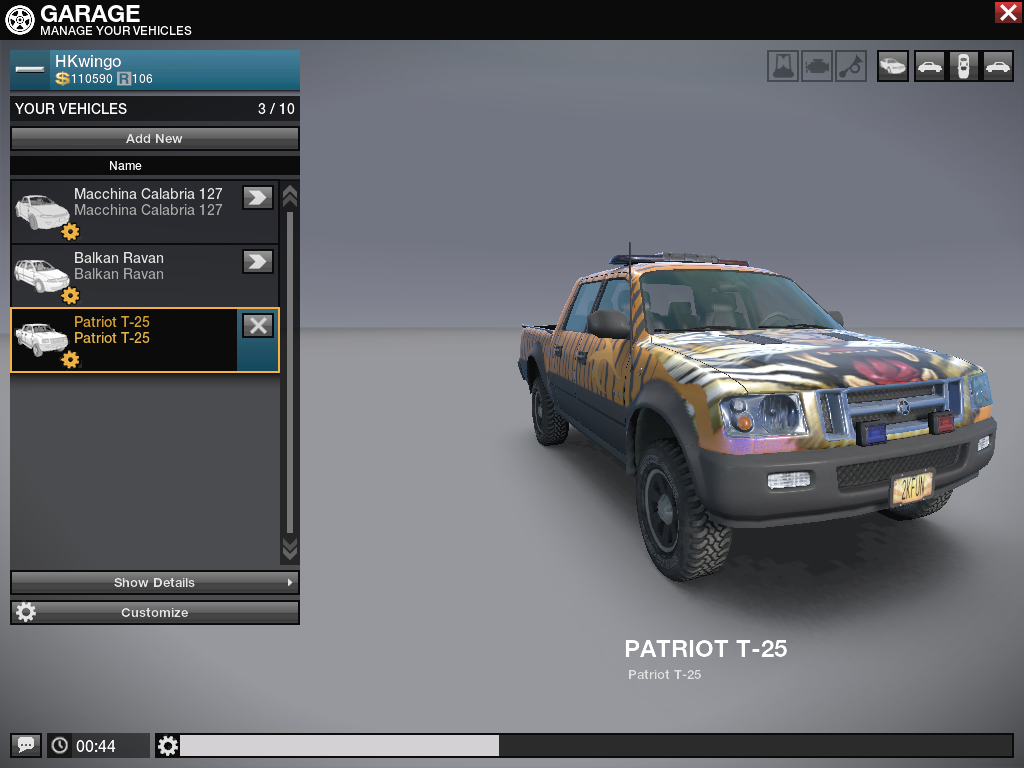This screenshot has height=768, width=1024.
Task: Click the vehicle list scroll-down arrow
Action: coord(290,548)
